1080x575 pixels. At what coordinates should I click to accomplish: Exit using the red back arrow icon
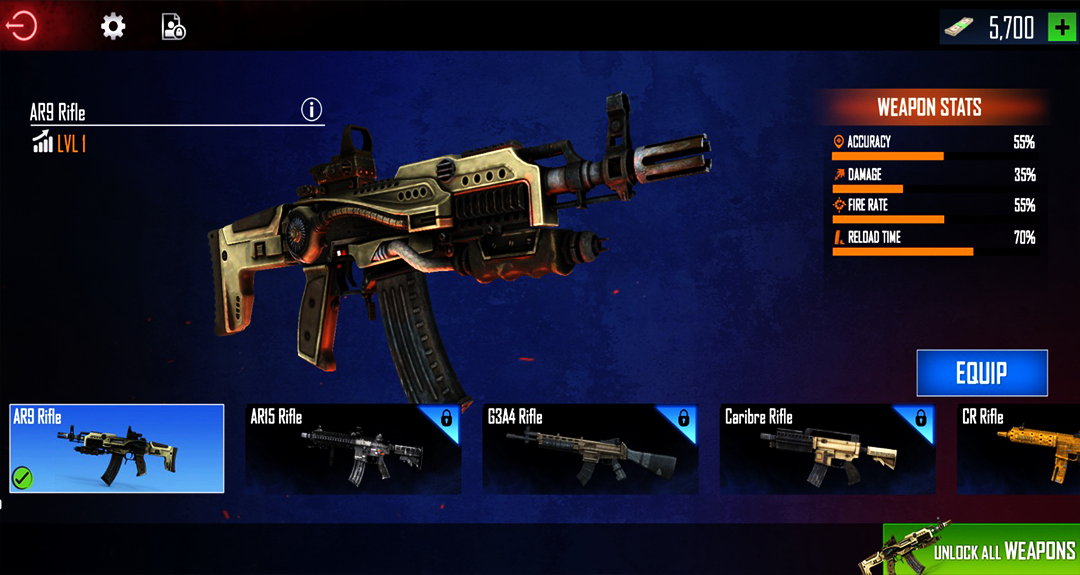22,26
